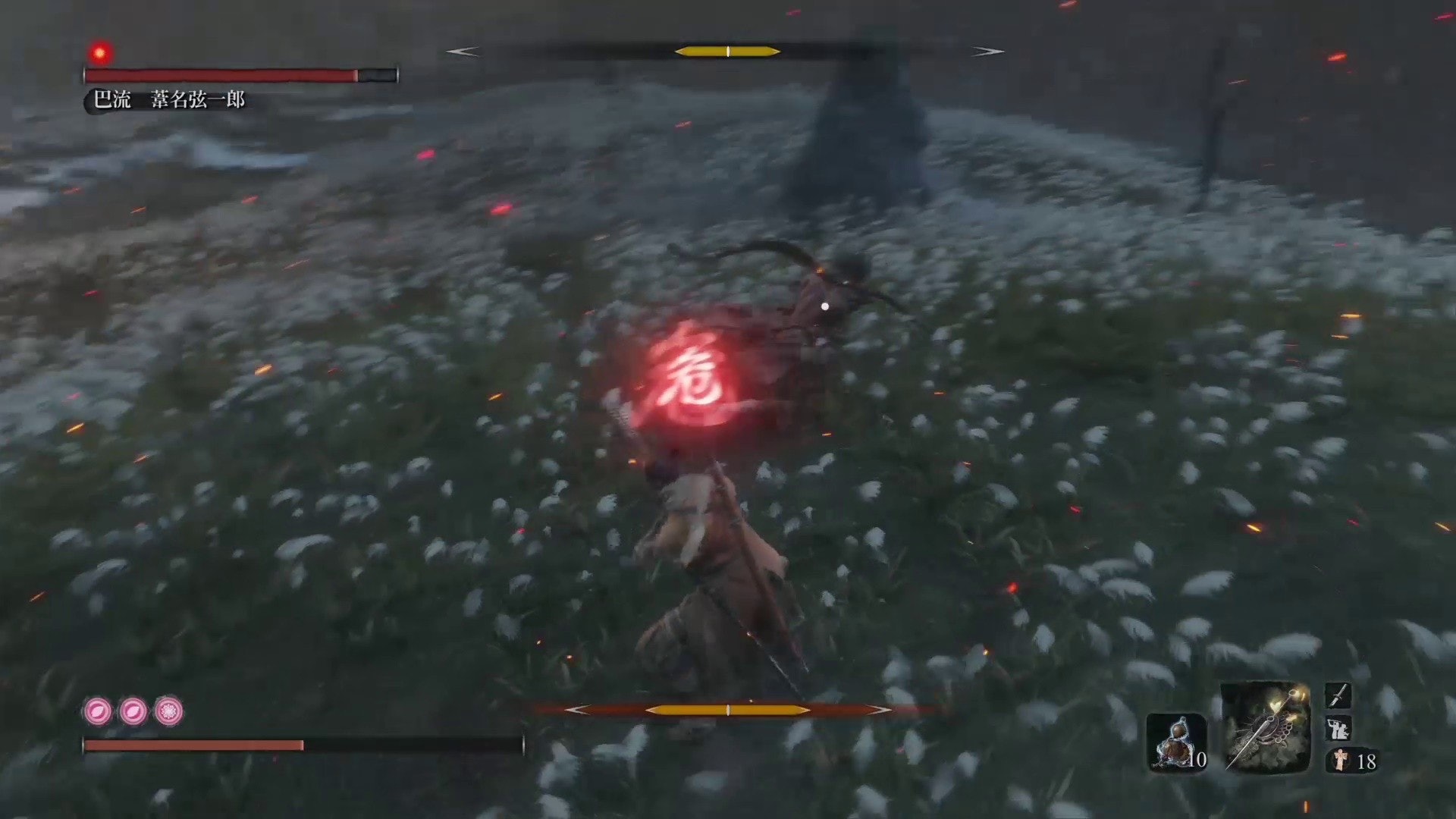Click the spirit emblem paper doll icon
Screen dimensions: 1456x819
[1340, 760]
